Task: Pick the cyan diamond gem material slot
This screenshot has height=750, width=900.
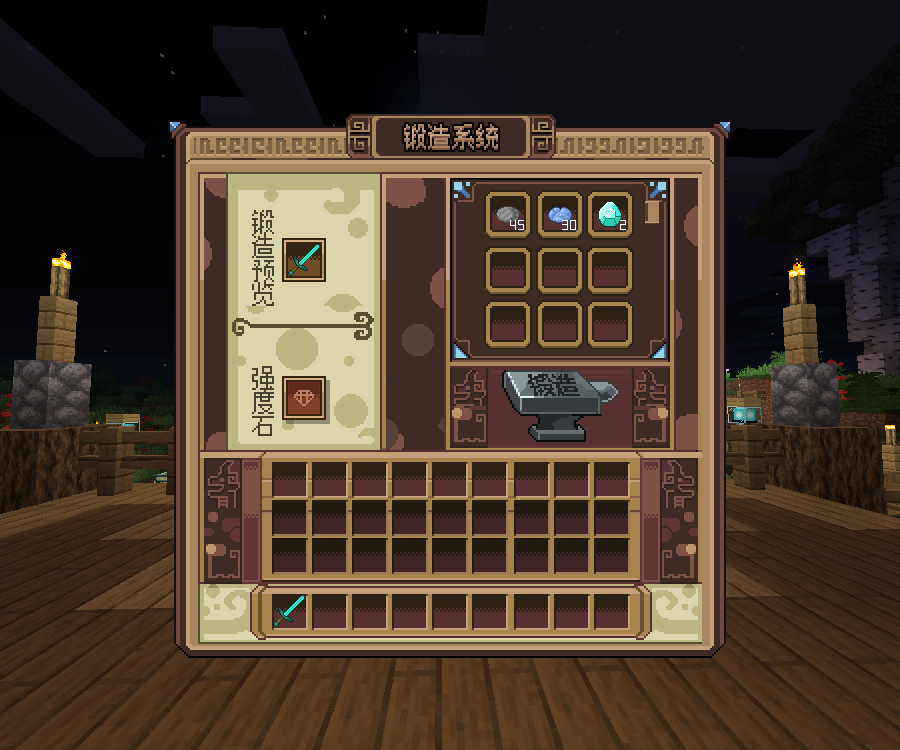Action: [610, 214]
